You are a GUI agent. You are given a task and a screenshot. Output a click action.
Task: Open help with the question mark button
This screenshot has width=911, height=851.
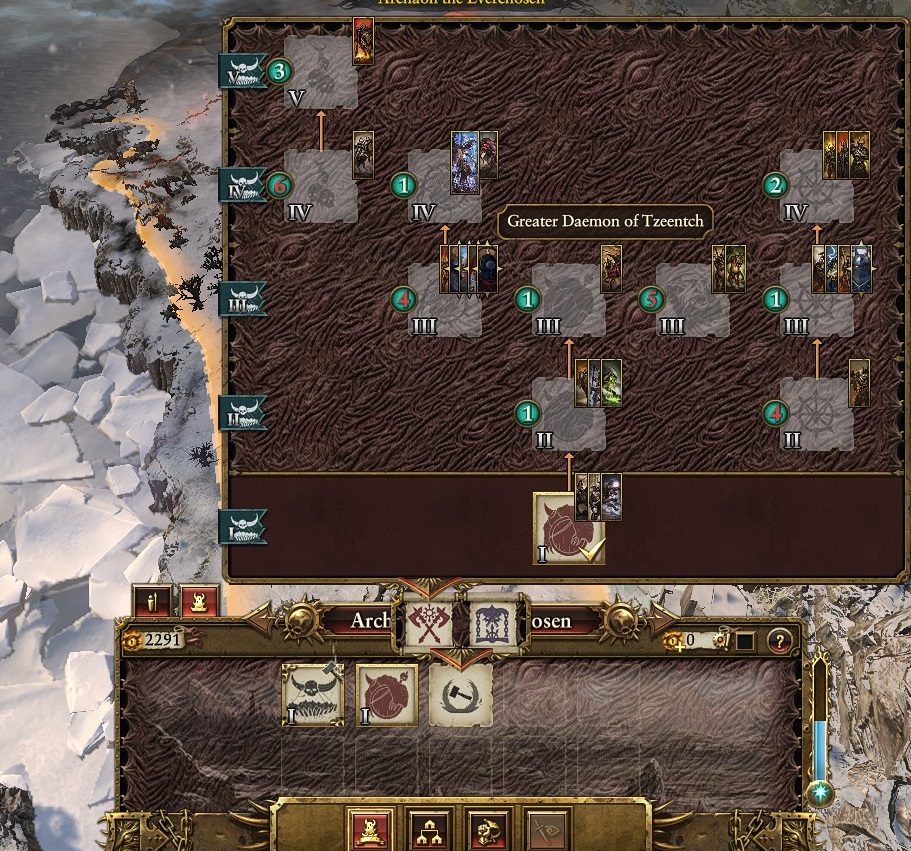[x=778, y=640]
